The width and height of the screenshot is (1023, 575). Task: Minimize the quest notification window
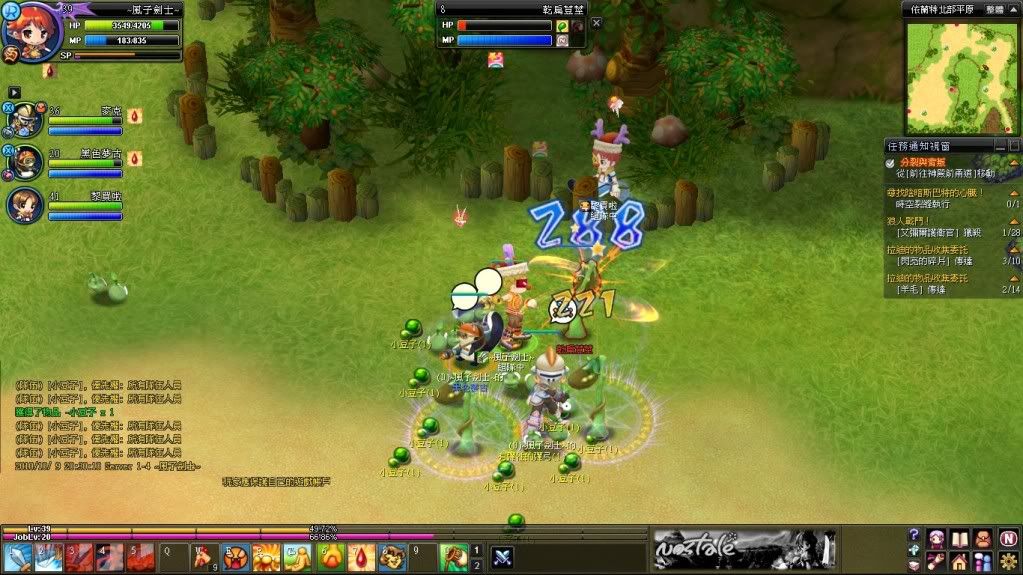[999, 145]
